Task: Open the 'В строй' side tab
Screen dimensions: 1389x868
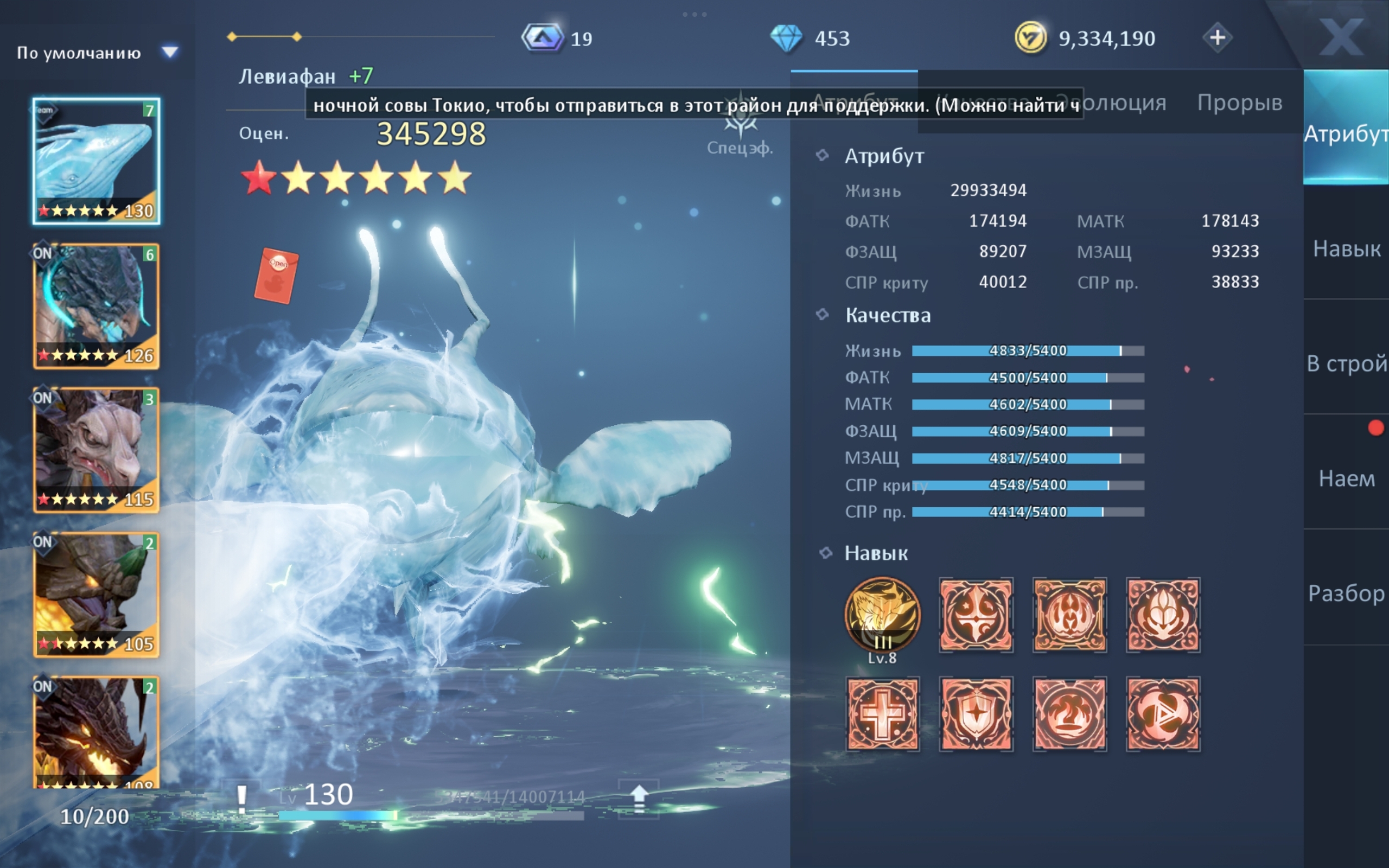Action: [x=1346, y=363]
